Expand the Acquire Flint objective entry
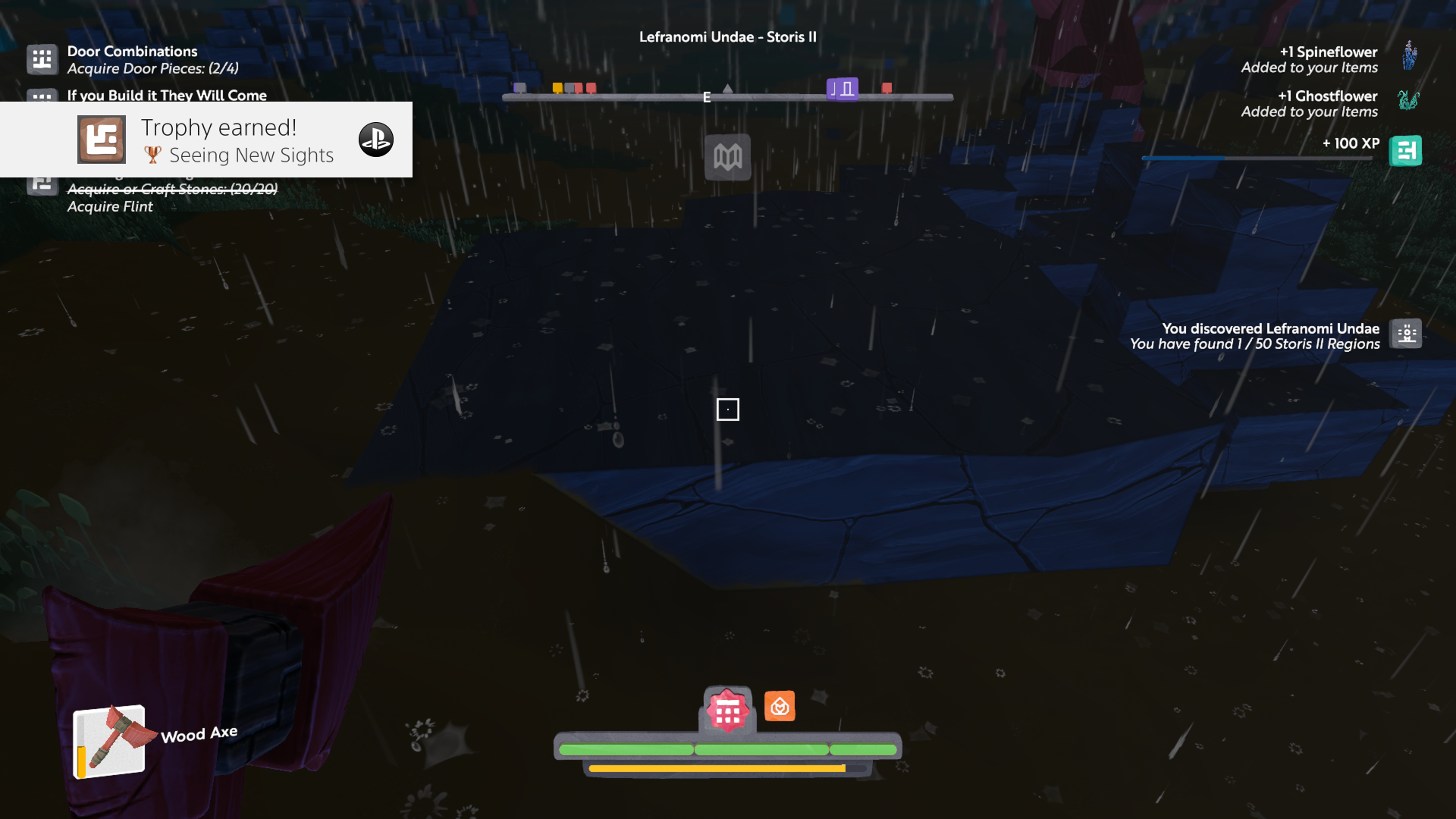 [111, 206]
